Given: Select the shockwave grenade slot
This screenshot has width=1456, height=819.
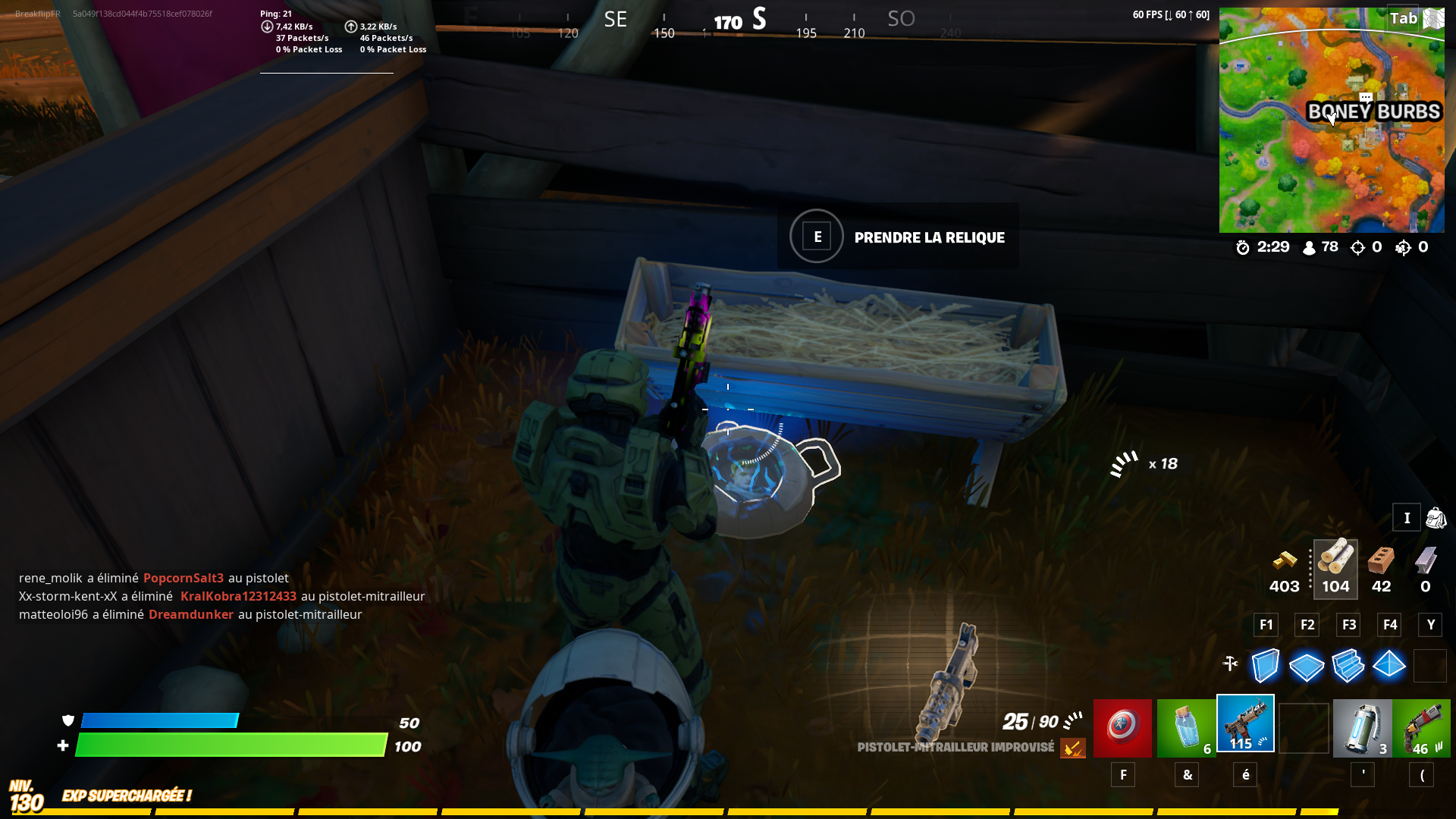Looking at the screenshot, I should pos(1362,726).
